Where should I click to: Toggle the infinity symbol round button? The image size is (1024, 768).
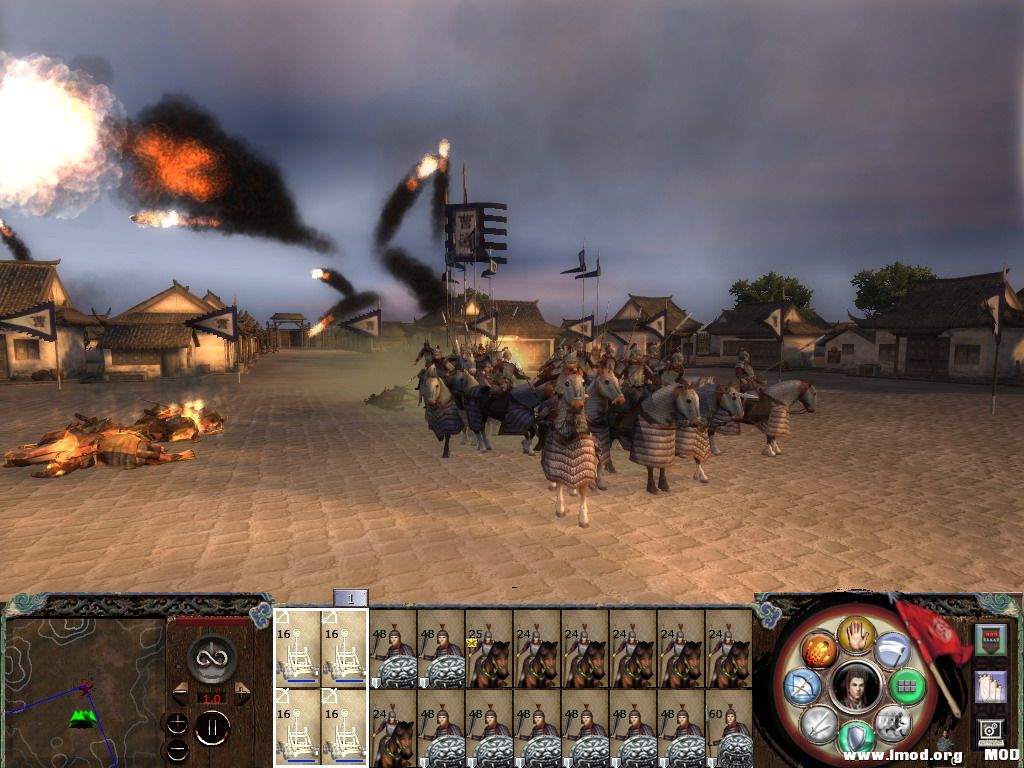pos(212,658)
